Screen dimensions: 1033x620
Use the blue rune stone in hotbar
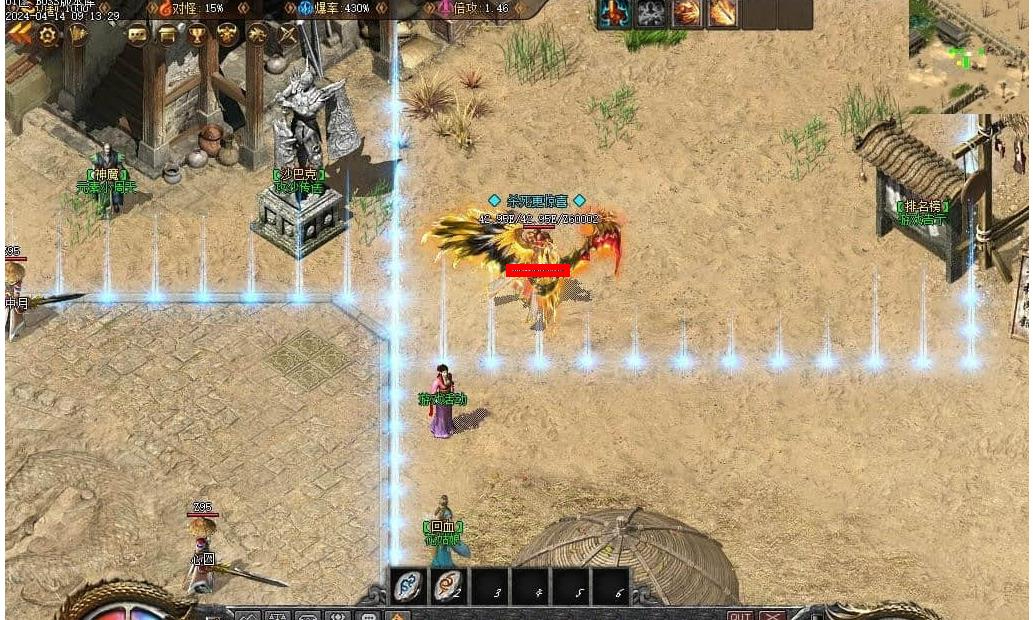(x=408, y=586)
